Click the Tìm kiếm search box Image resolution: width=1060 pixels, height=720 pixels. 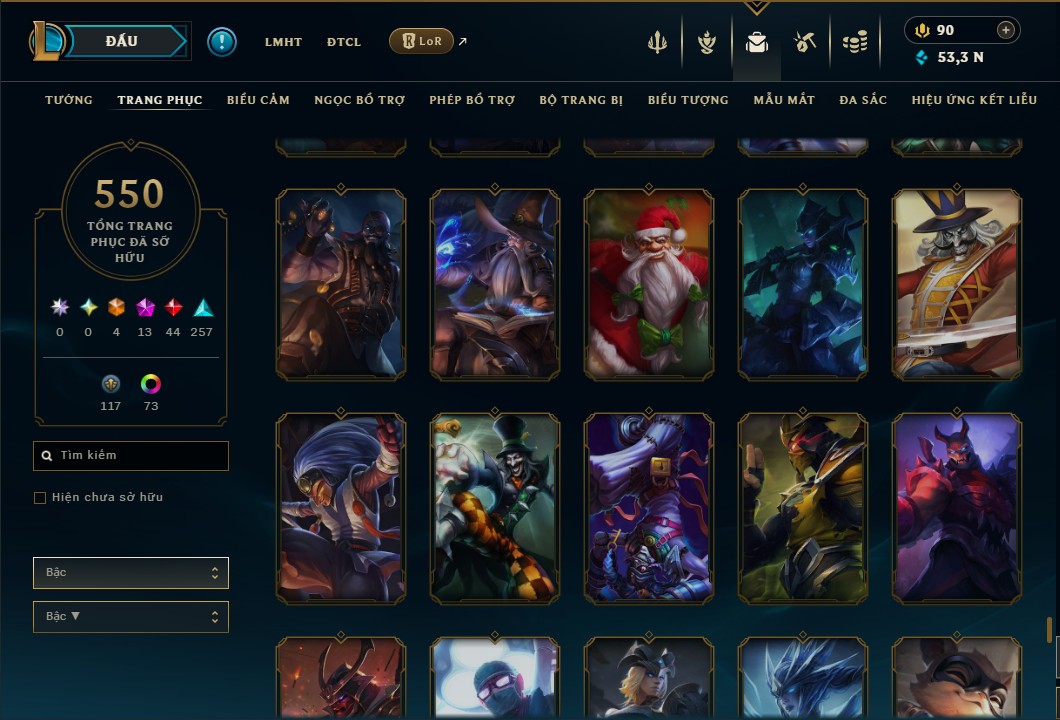pyautogui.click(x=131, y=456)
